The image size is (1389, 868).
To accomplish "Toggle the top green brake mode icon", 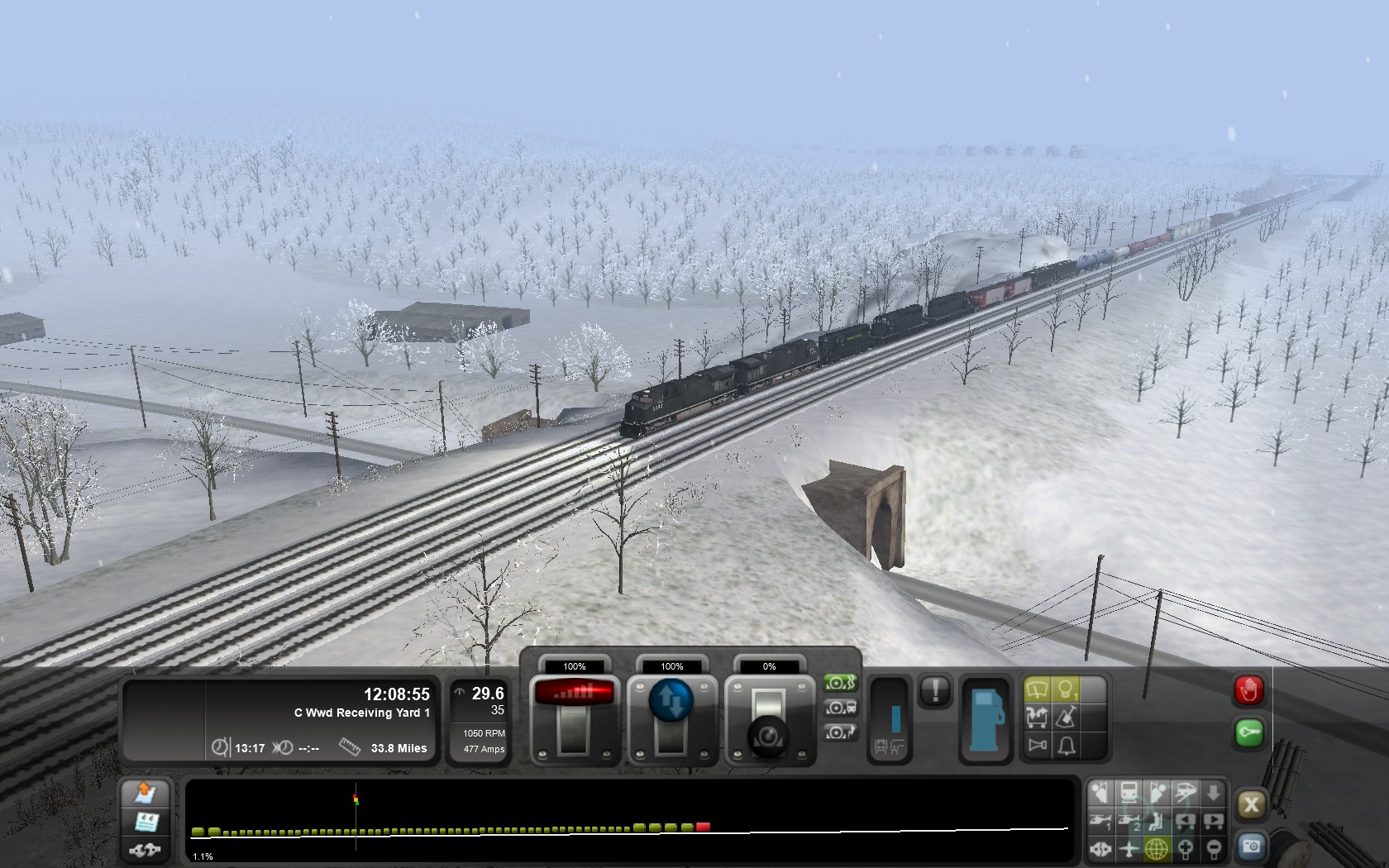I will [840, 683].
